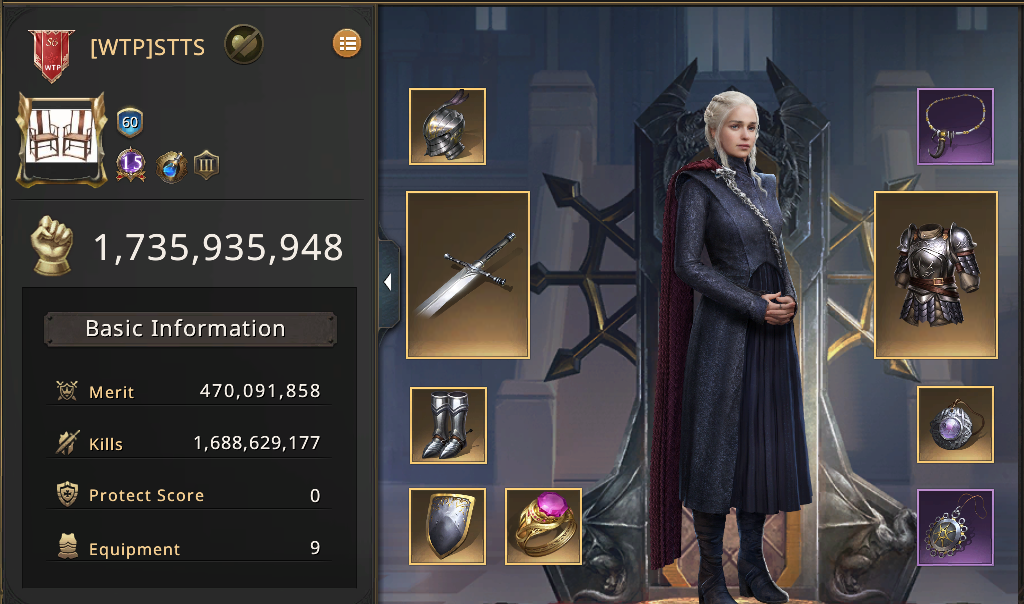
Task: Select the tooth necklace slot
Action: pyautogui.click(x=955, y=126)
